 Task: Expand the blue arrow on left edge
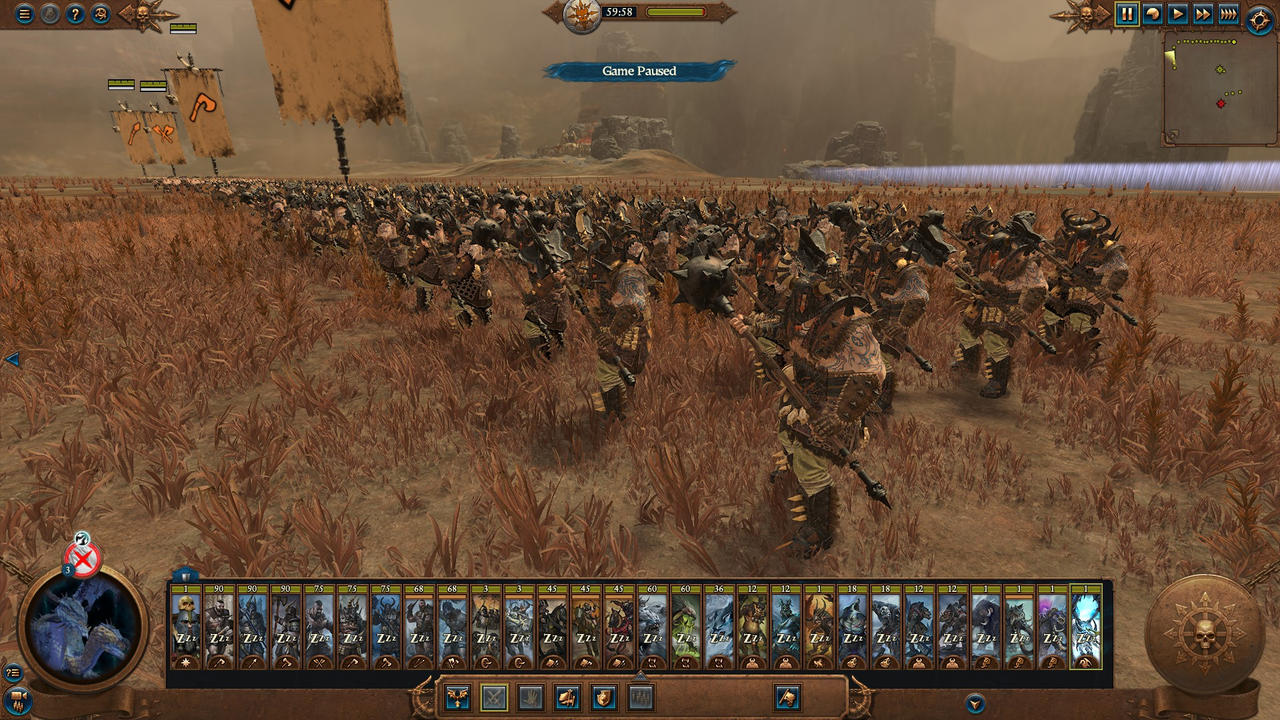tap(11, 359)
